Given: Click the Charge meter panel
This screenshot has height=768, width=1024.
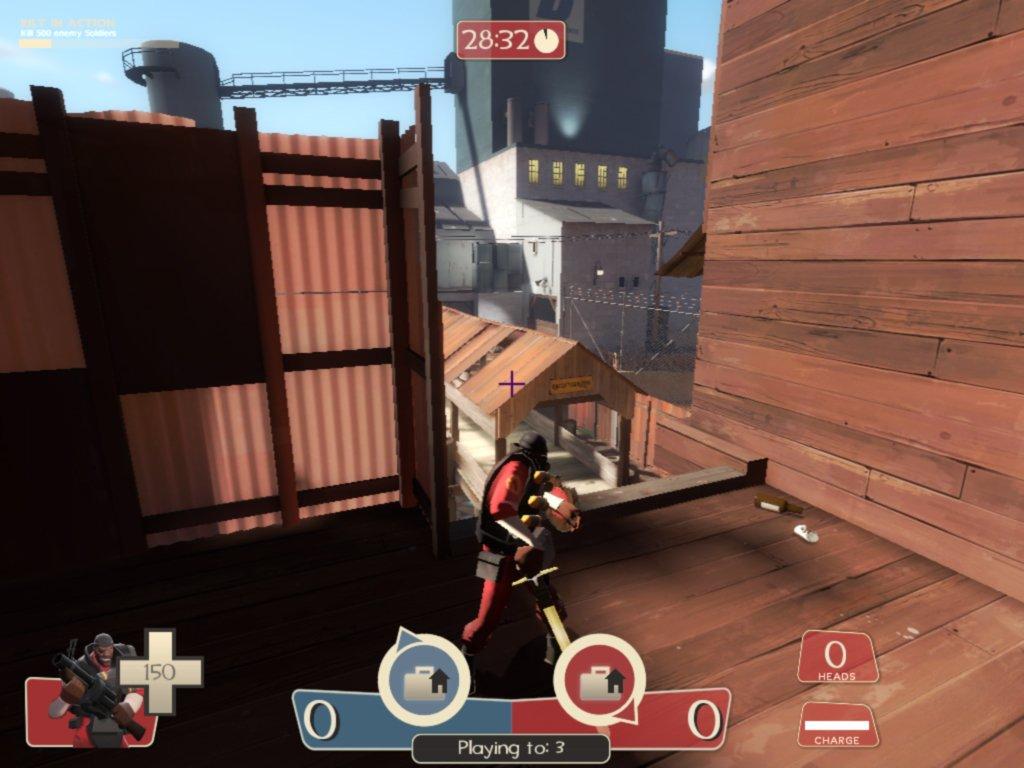Looking at the screenshot, I should [x=837, y=725].
